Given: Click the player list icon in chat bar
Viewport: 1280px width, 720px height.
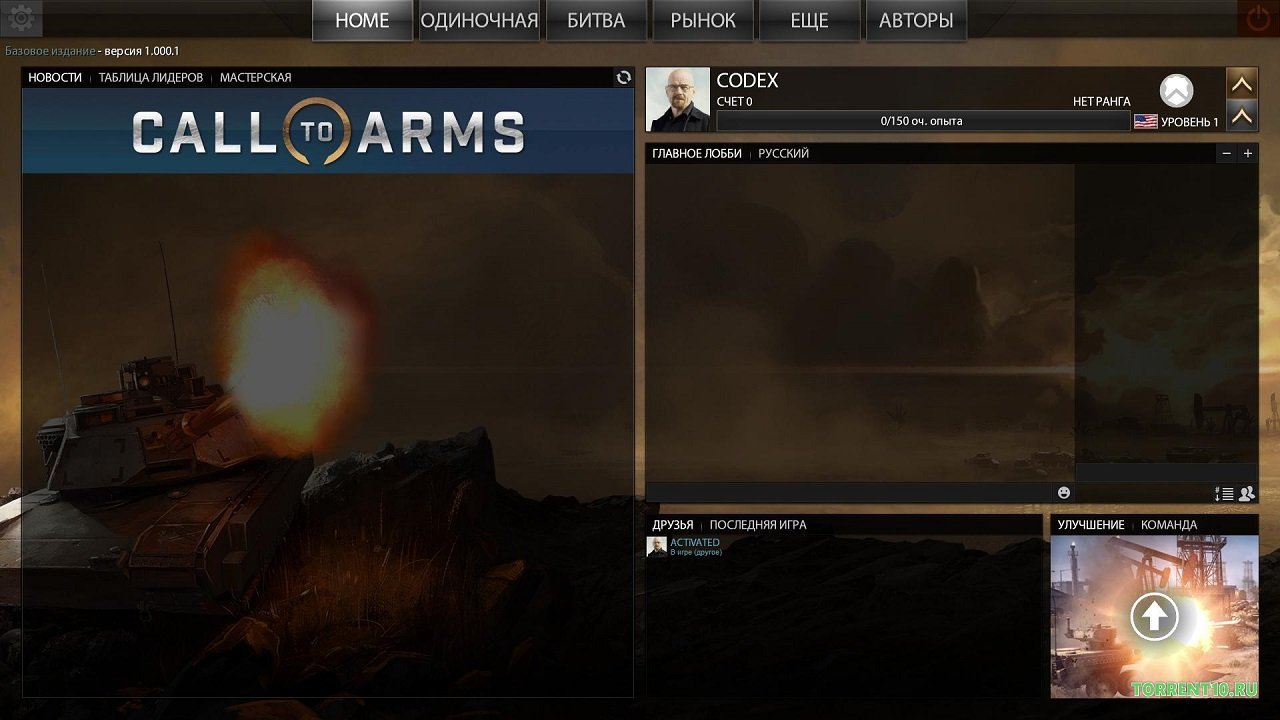Looking at the screenshot, I should tap(1245, 493).
